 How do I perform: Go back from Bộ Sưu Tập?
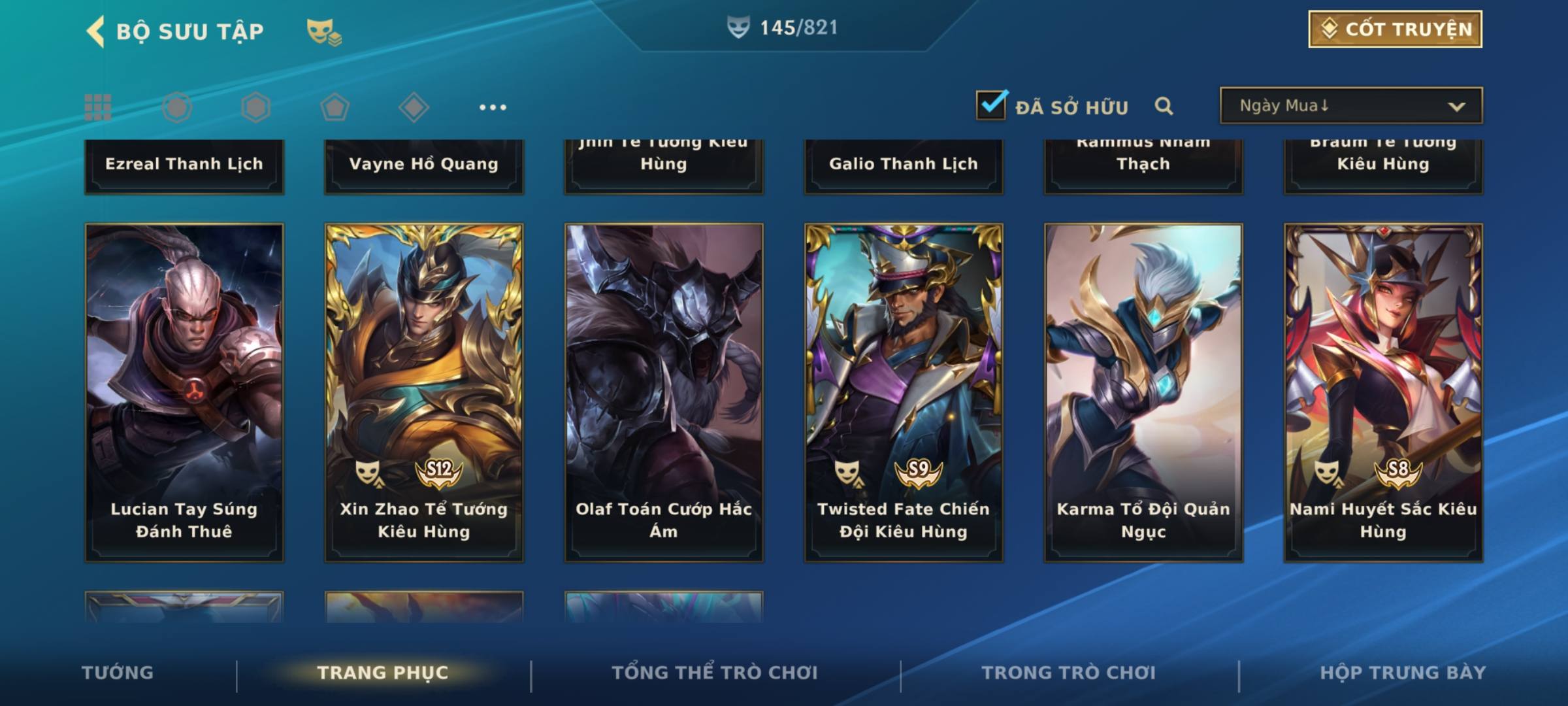click(96, 31)
